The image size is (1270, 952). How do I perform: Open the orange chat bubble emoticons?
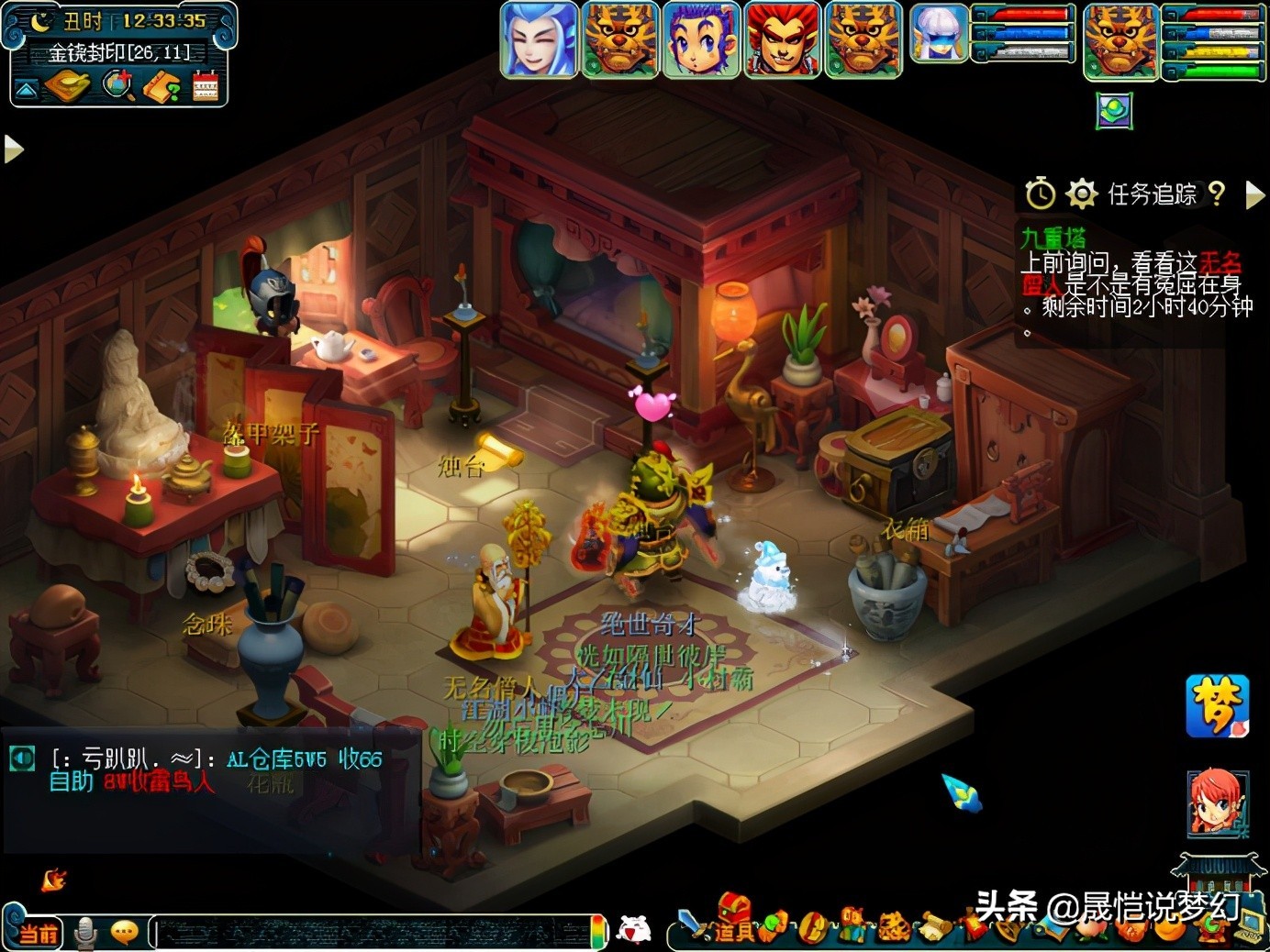pyautogui.click(x=124, y=932)
